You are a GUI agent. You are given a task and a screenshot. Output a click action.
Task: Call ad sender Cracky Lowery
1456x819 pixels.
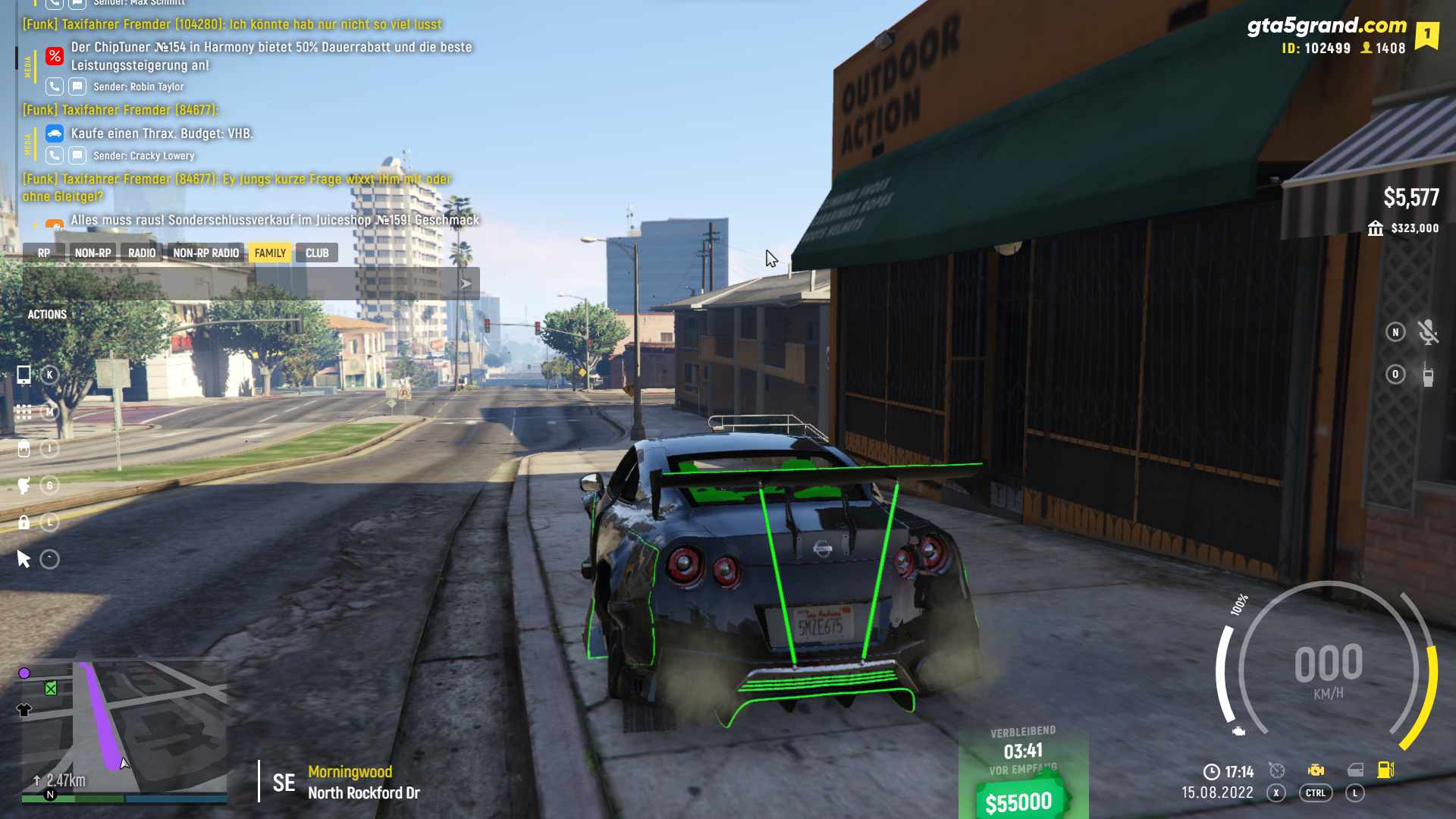click(55, 155)
